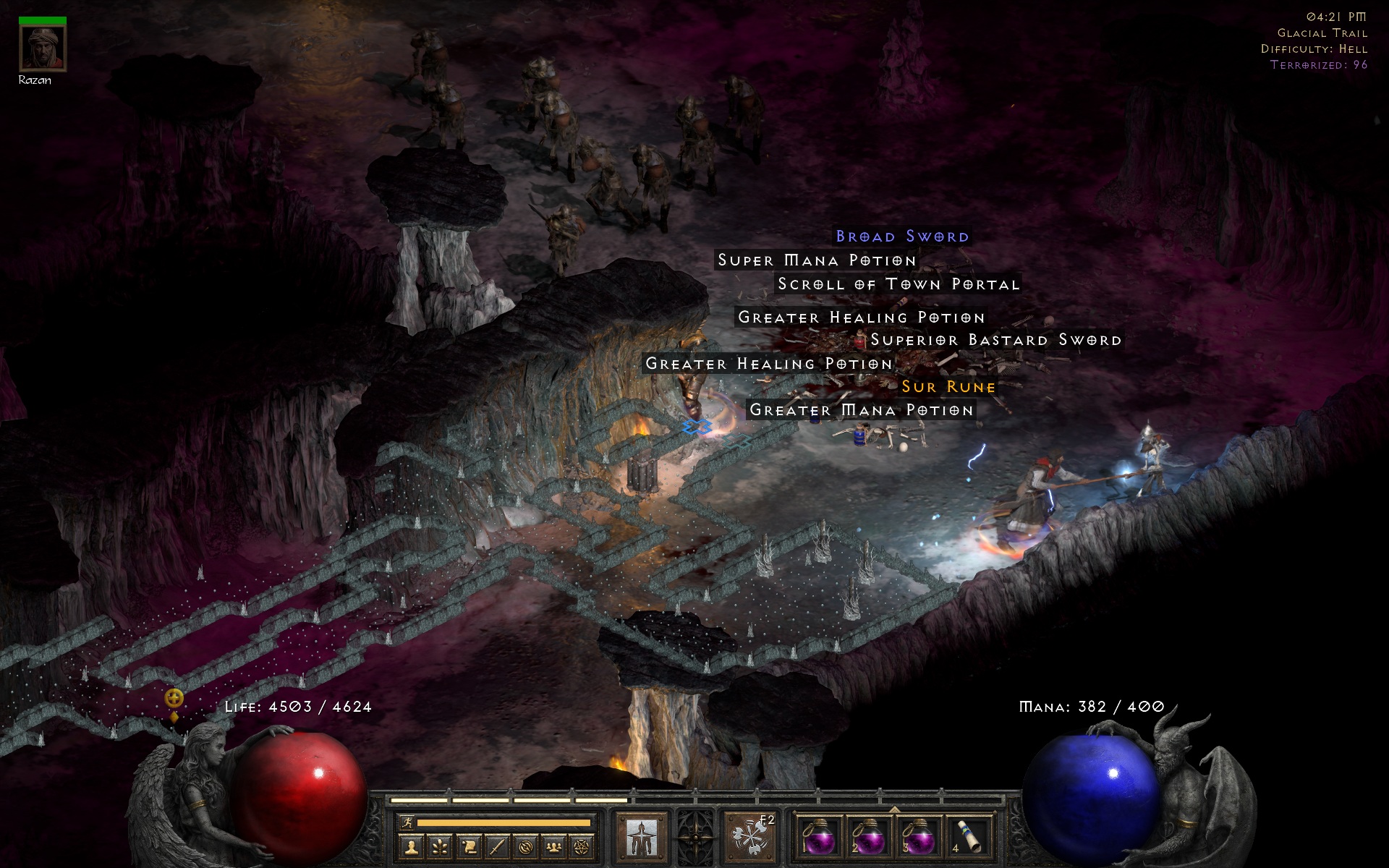Use the purple potion in belt slot 1
This screenshot has width=1389, height=868.
click(x=819, y=839)
